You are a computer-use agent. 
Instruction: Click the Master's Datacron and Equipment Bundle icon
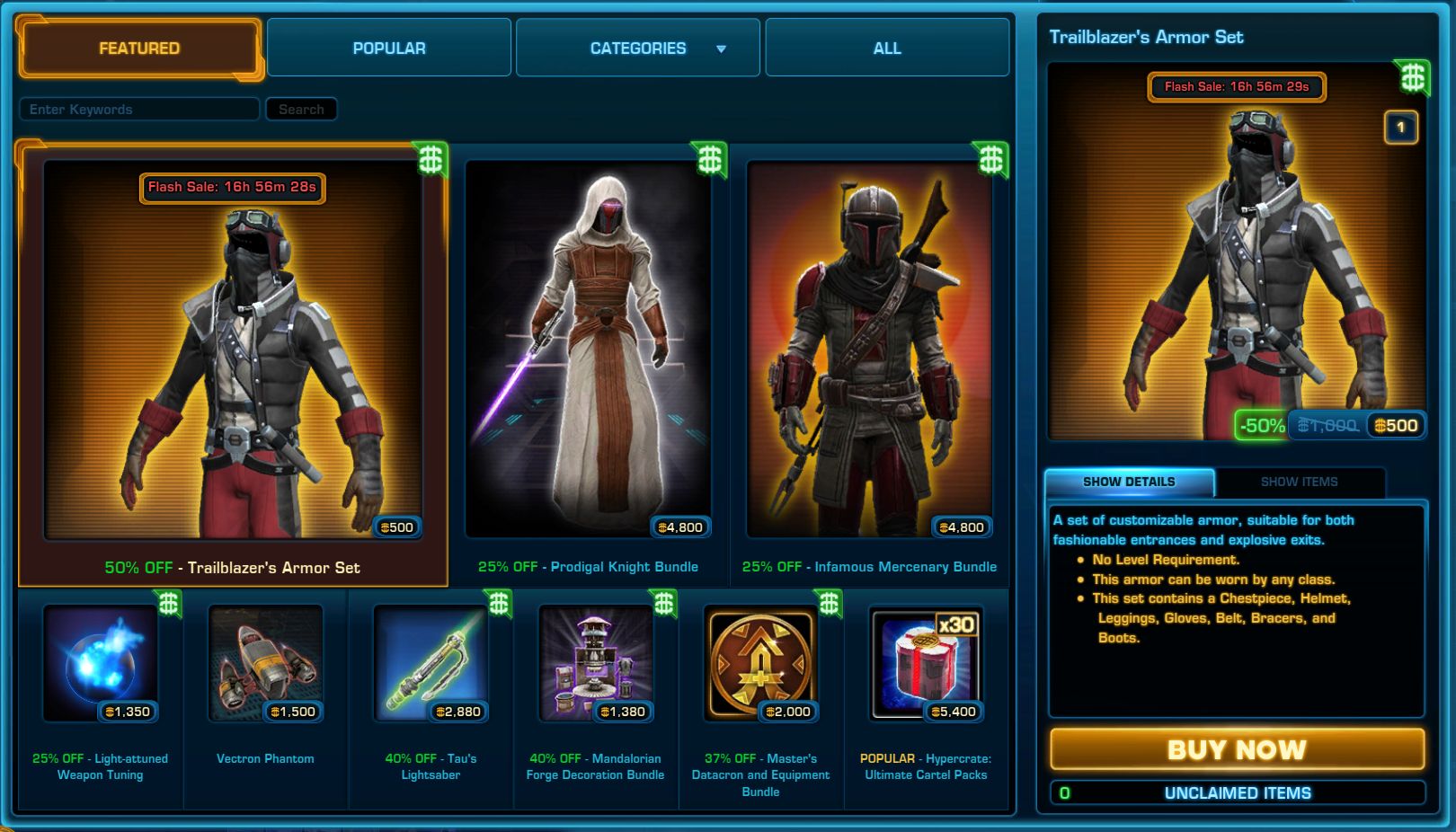click(x=760, y=663)
